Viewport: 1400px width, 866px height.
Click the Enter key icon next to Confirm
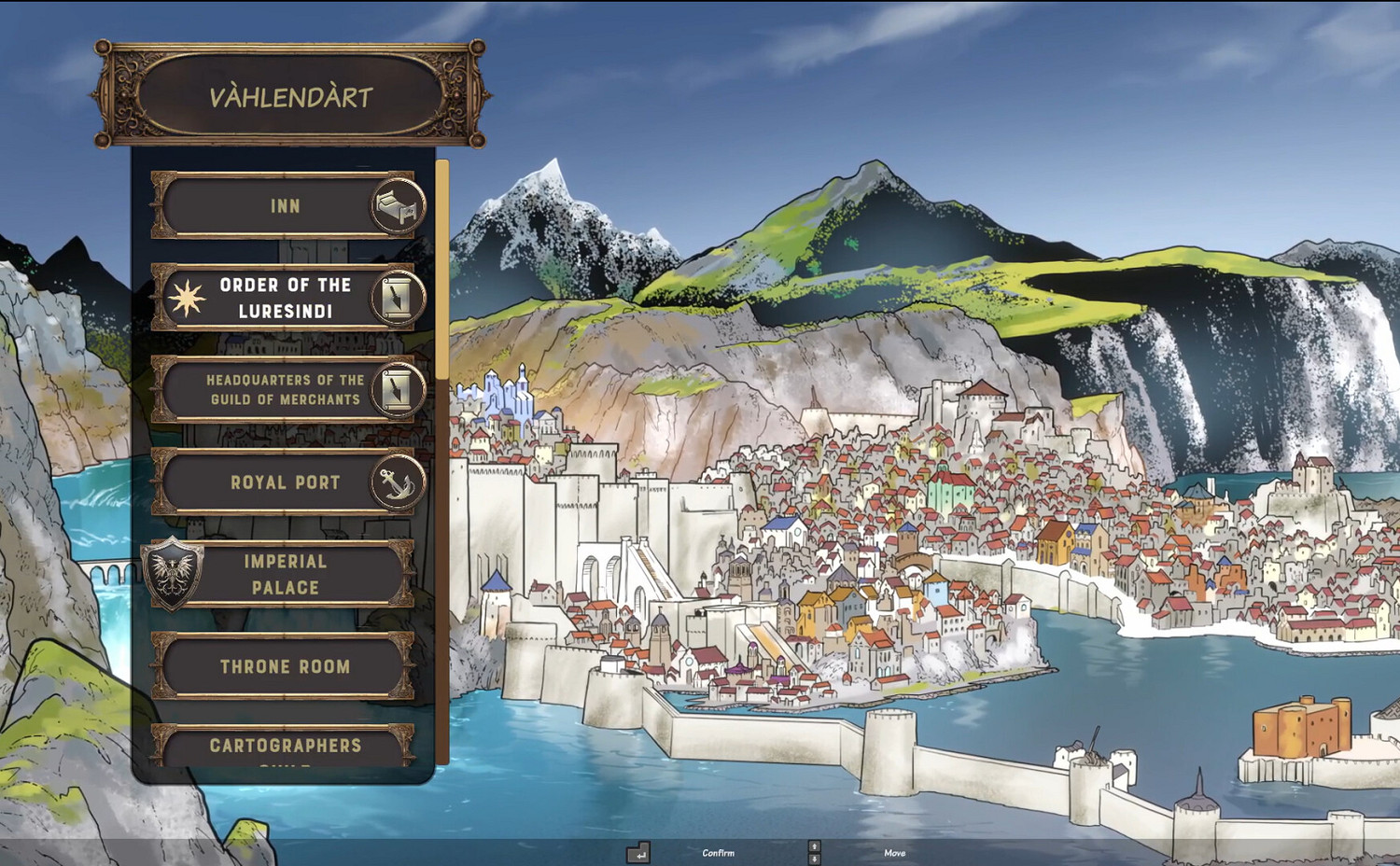pos(638,853)
